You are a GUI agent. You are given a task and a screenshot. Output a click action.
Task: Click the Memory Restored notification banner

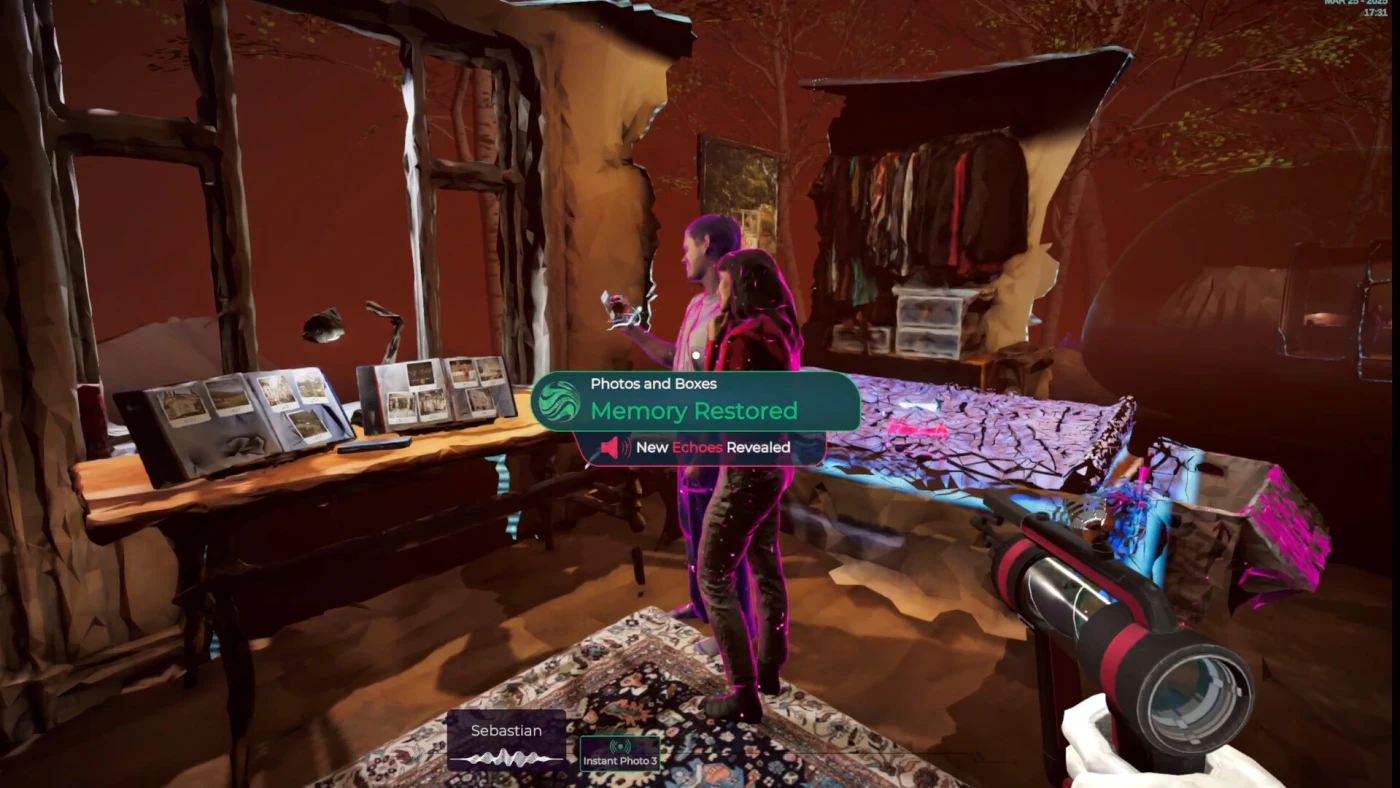click(x=694, y=401)
